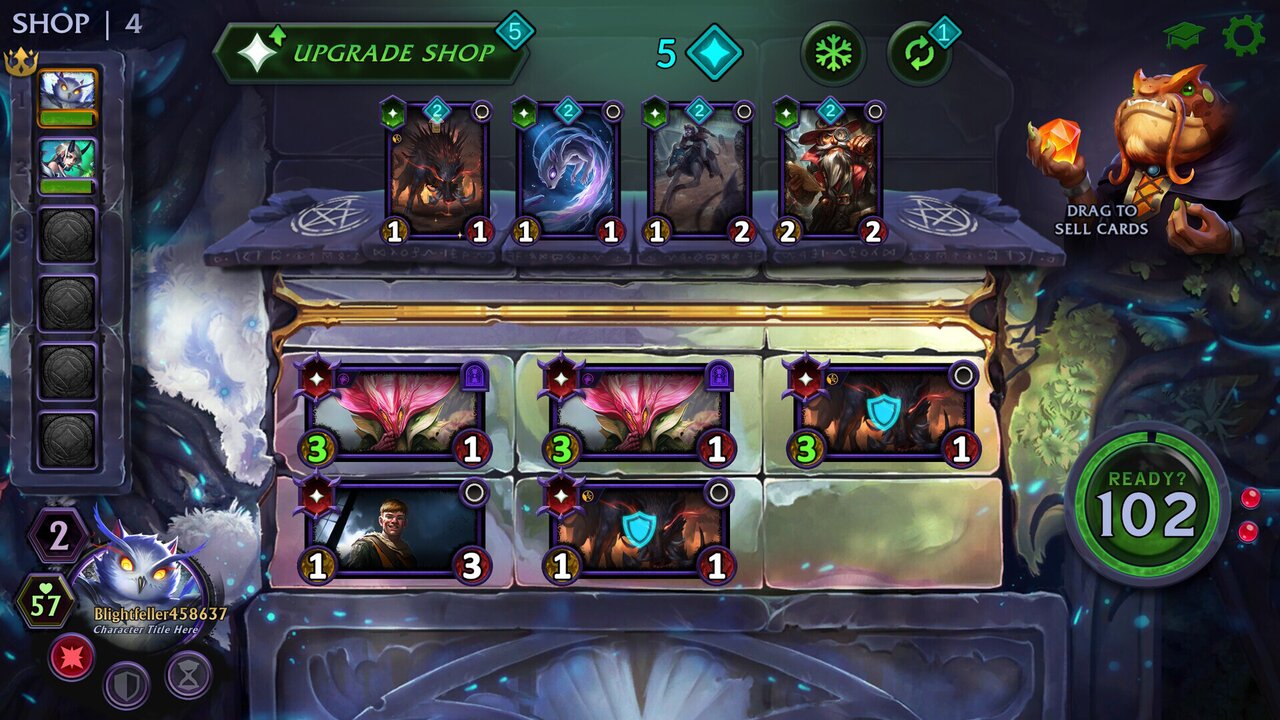
Task: Select the second opponent portrait in leaderboard
Action: [x=68, y=162]
